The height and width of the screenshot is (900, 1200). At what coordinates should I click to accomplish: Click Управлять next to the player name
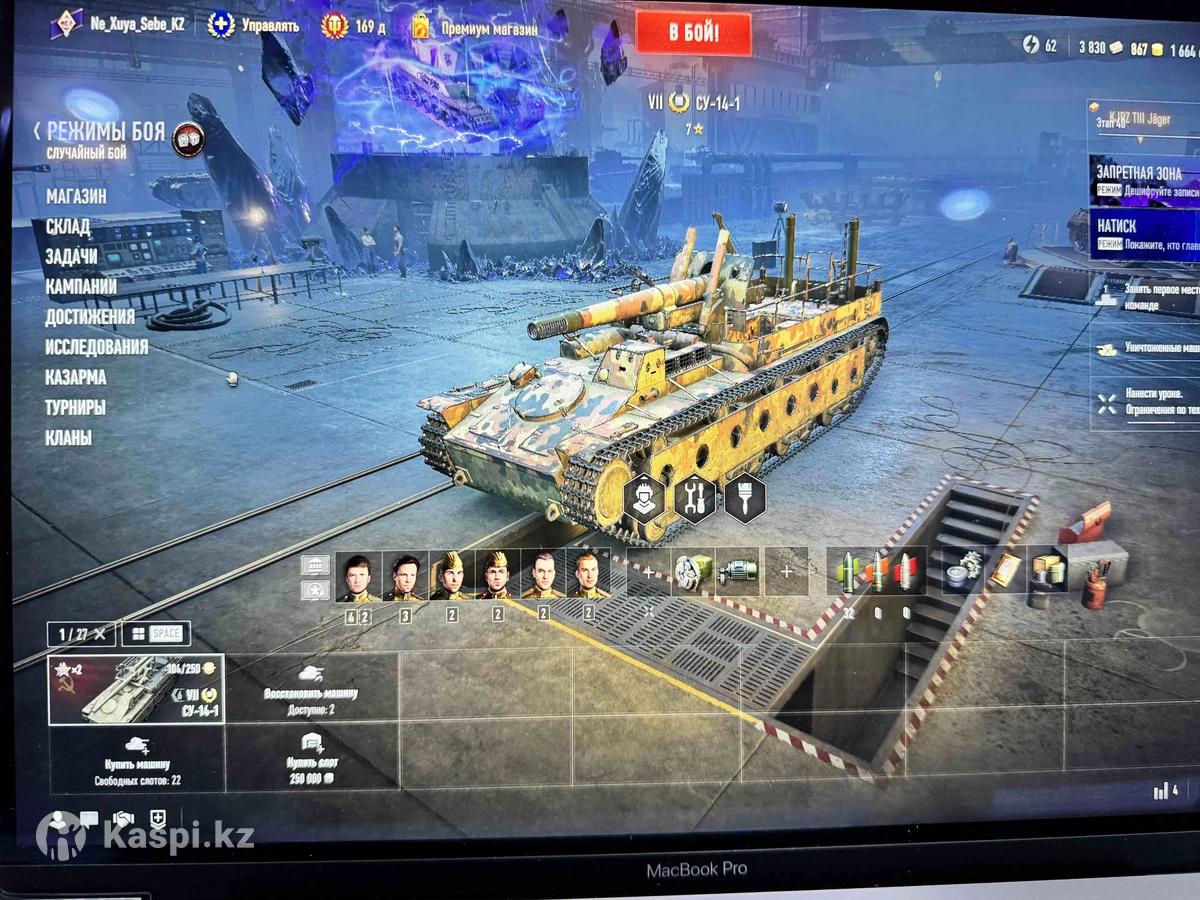[x=253, y=25]
